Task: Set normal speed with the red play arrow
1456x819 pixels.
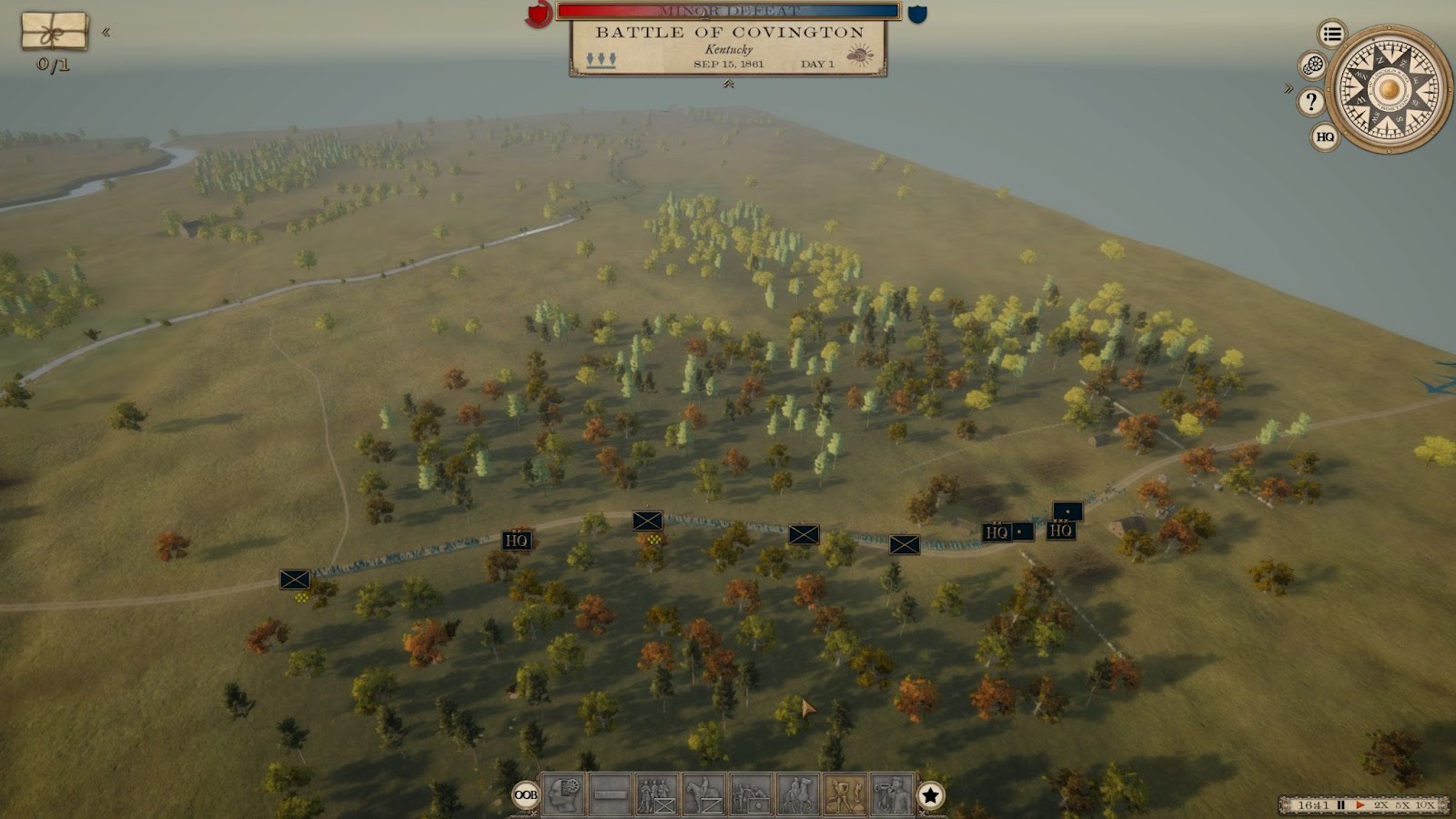Action: [1360, 805]
